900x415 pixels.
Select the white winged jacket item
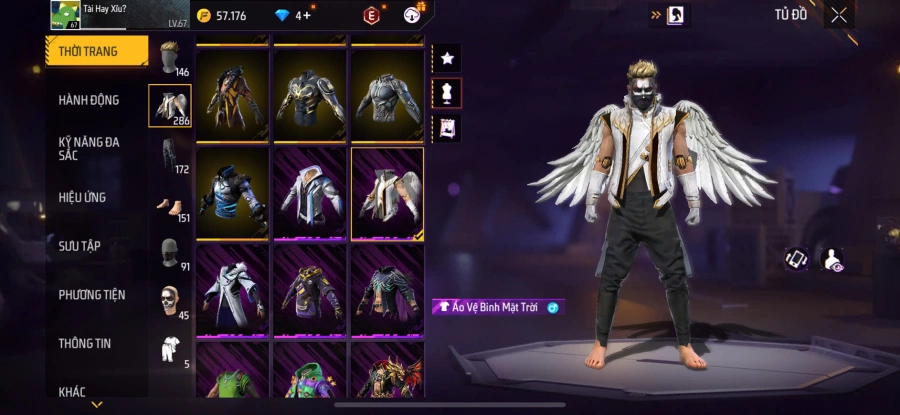tap(387, 193)
